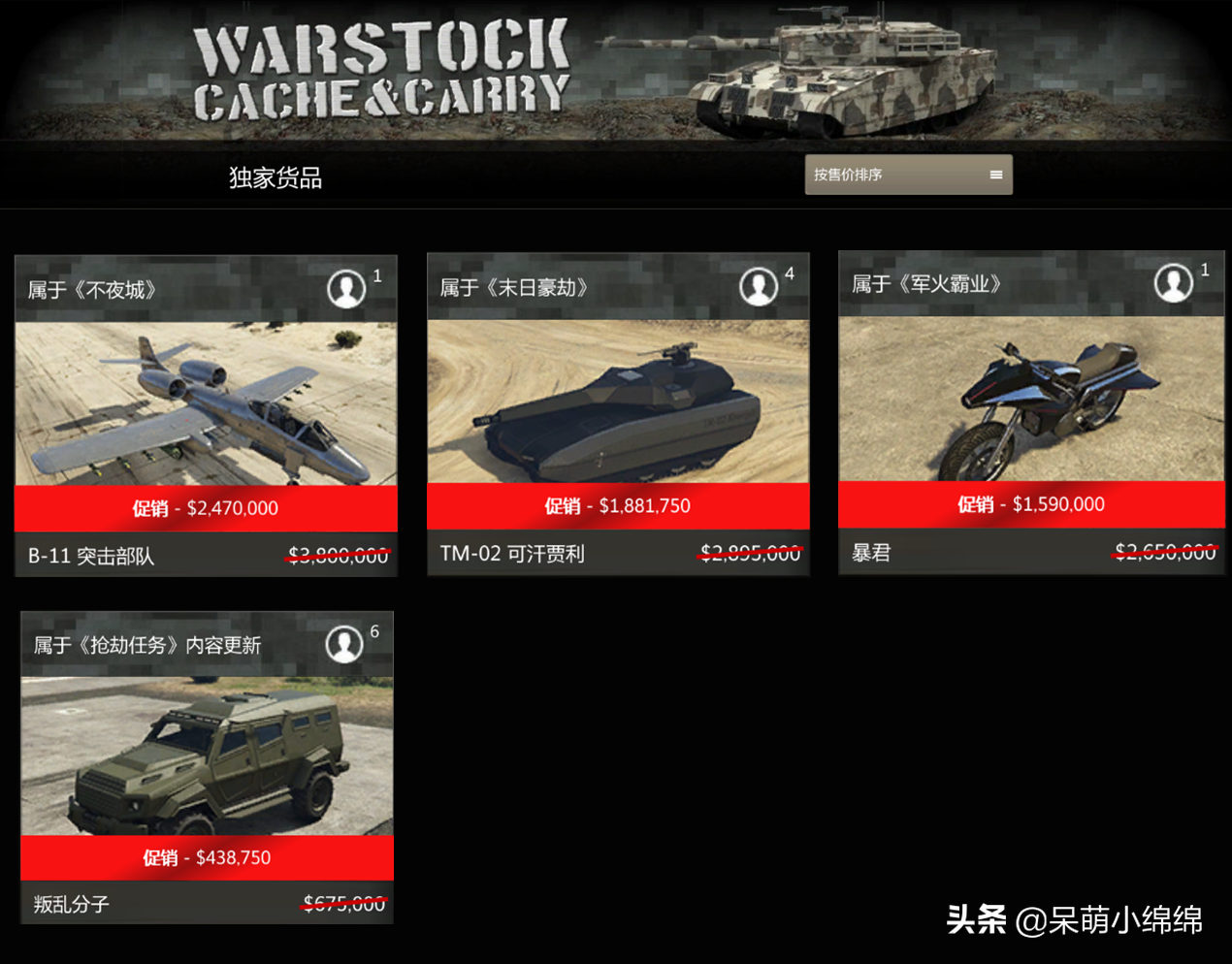Image resolution: width=1232 pixels, height=964 pixels.
Task: Click the Warstock Cache & Carry logo
Action: 380,73
